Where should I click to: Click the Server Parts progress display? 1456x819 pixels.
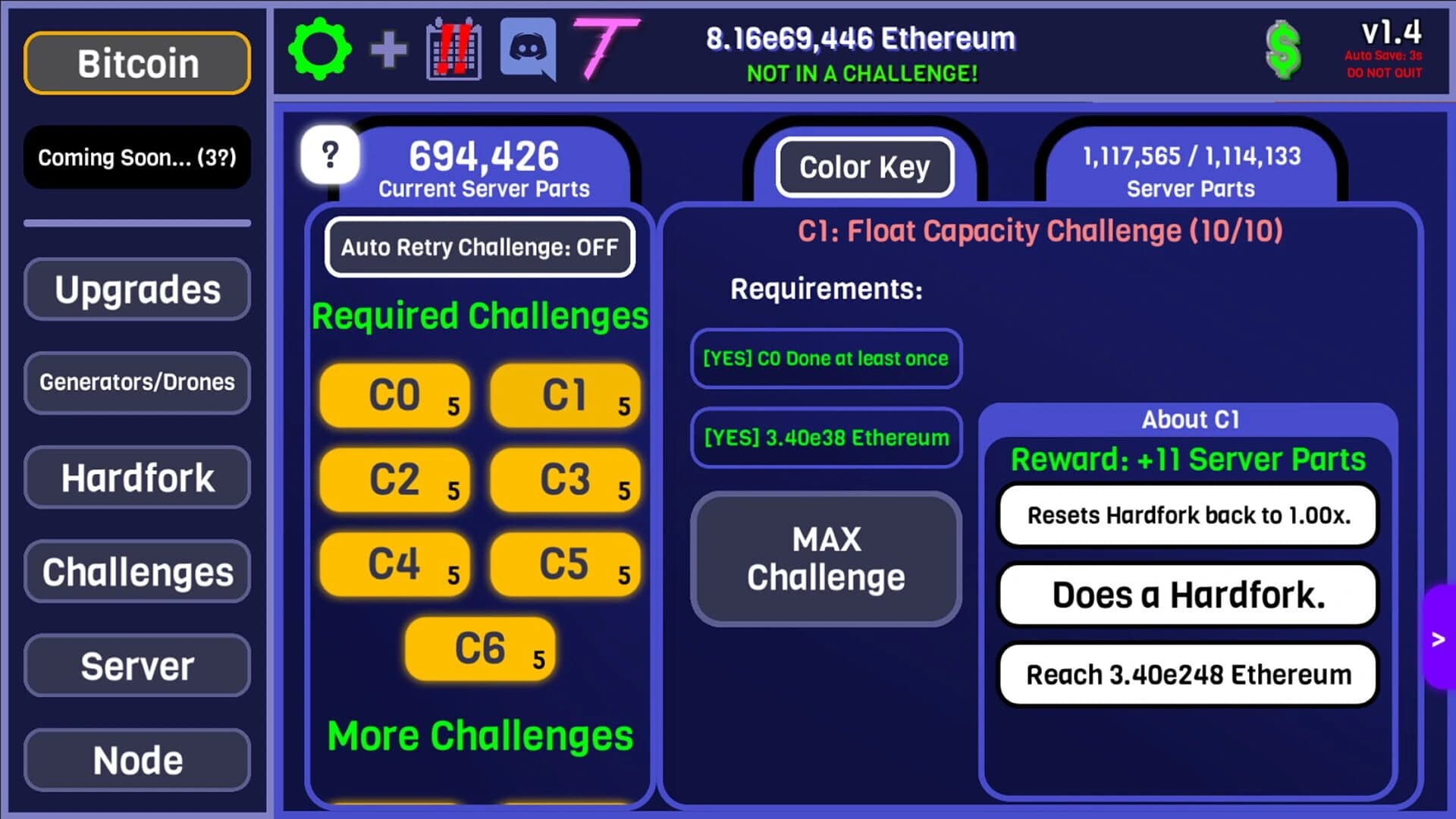(1190, 171)
